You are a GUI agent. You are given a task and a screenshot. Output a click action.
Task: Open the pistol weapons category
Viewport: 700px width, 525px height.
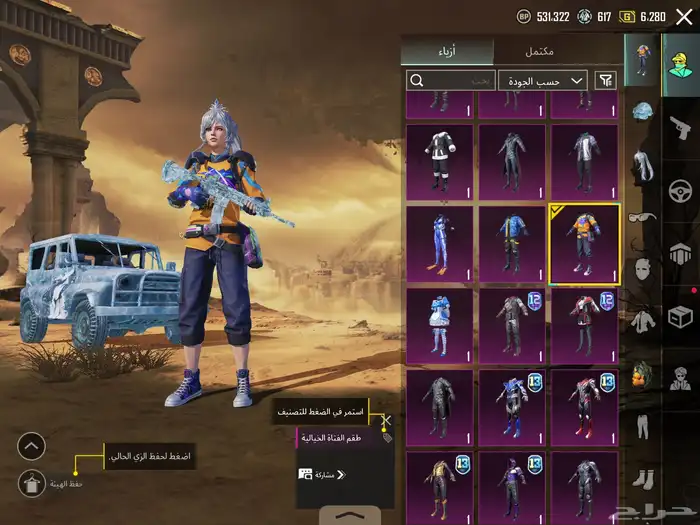680,123
